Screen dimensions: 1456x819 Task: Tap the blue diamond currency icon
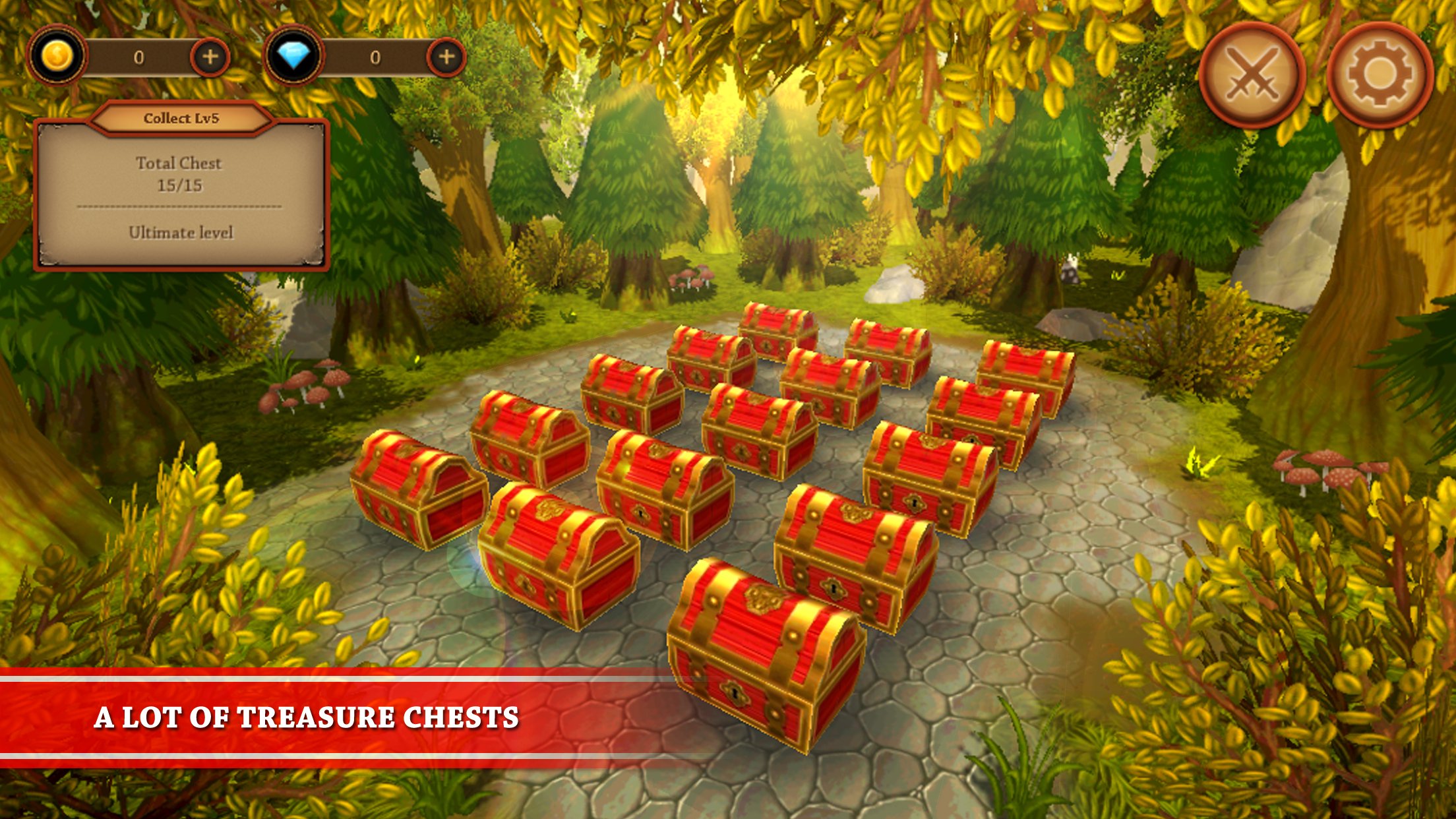(x=294, y=57)
